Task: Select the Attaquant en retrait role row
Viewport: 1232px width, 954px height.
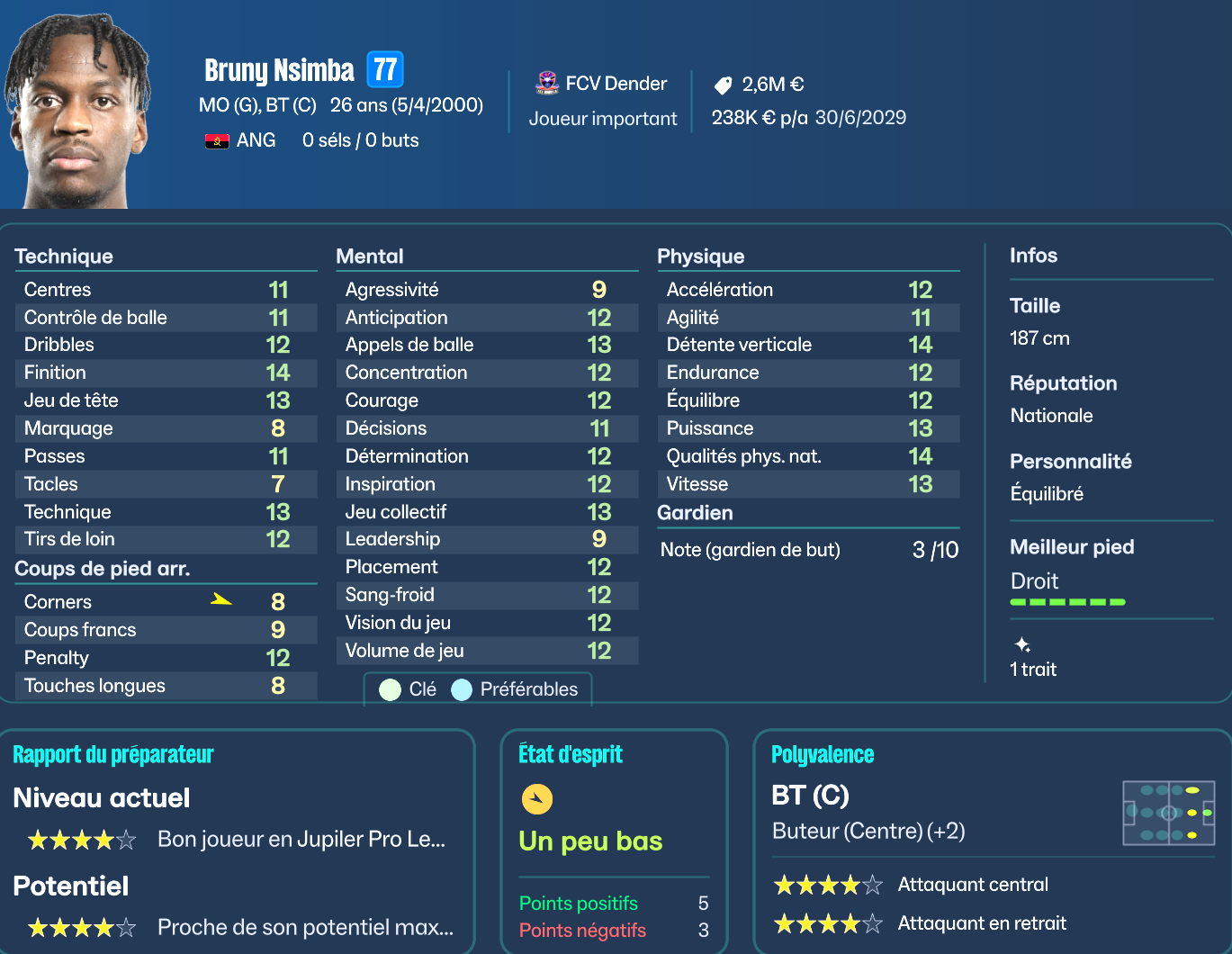Action: click(982, 922)
